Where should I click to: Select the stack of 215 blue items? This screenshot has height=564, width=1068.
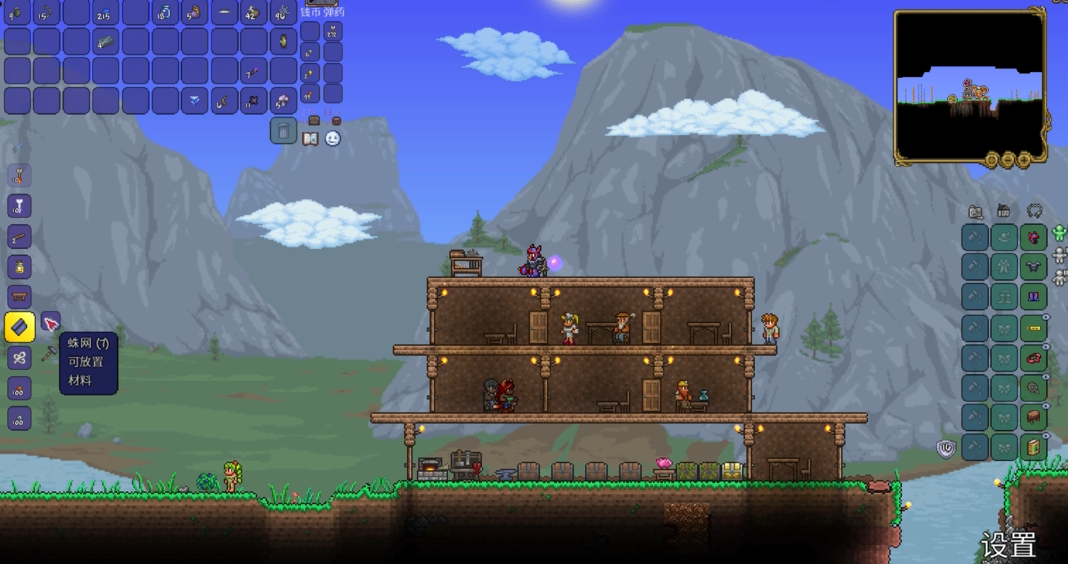pos(106,12)
